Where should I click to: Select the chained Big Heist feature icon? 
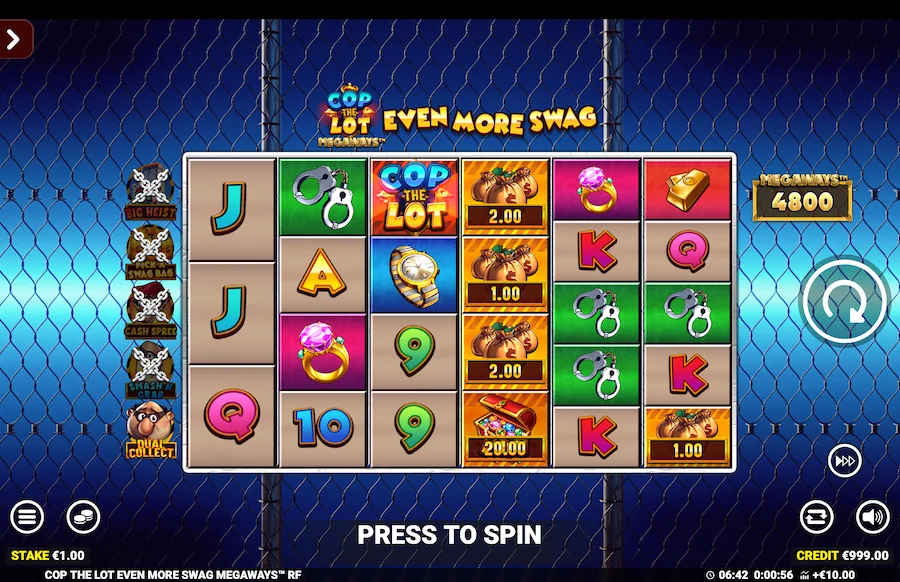tap(150, 192)
